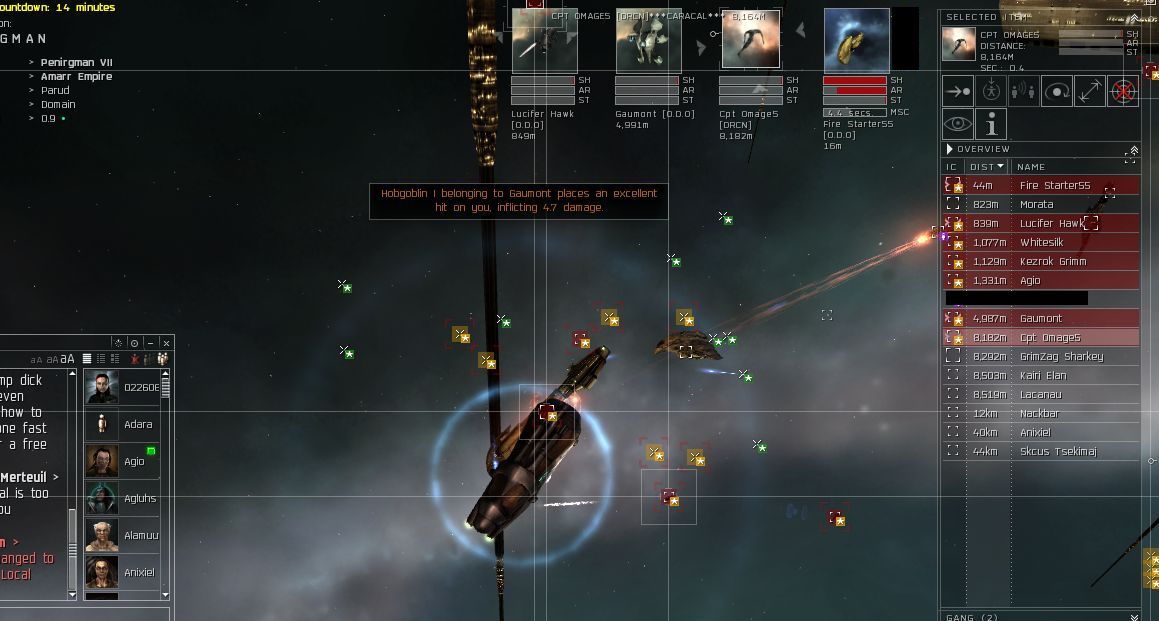Select the Fire Starter55 locked target

[856, 42]
